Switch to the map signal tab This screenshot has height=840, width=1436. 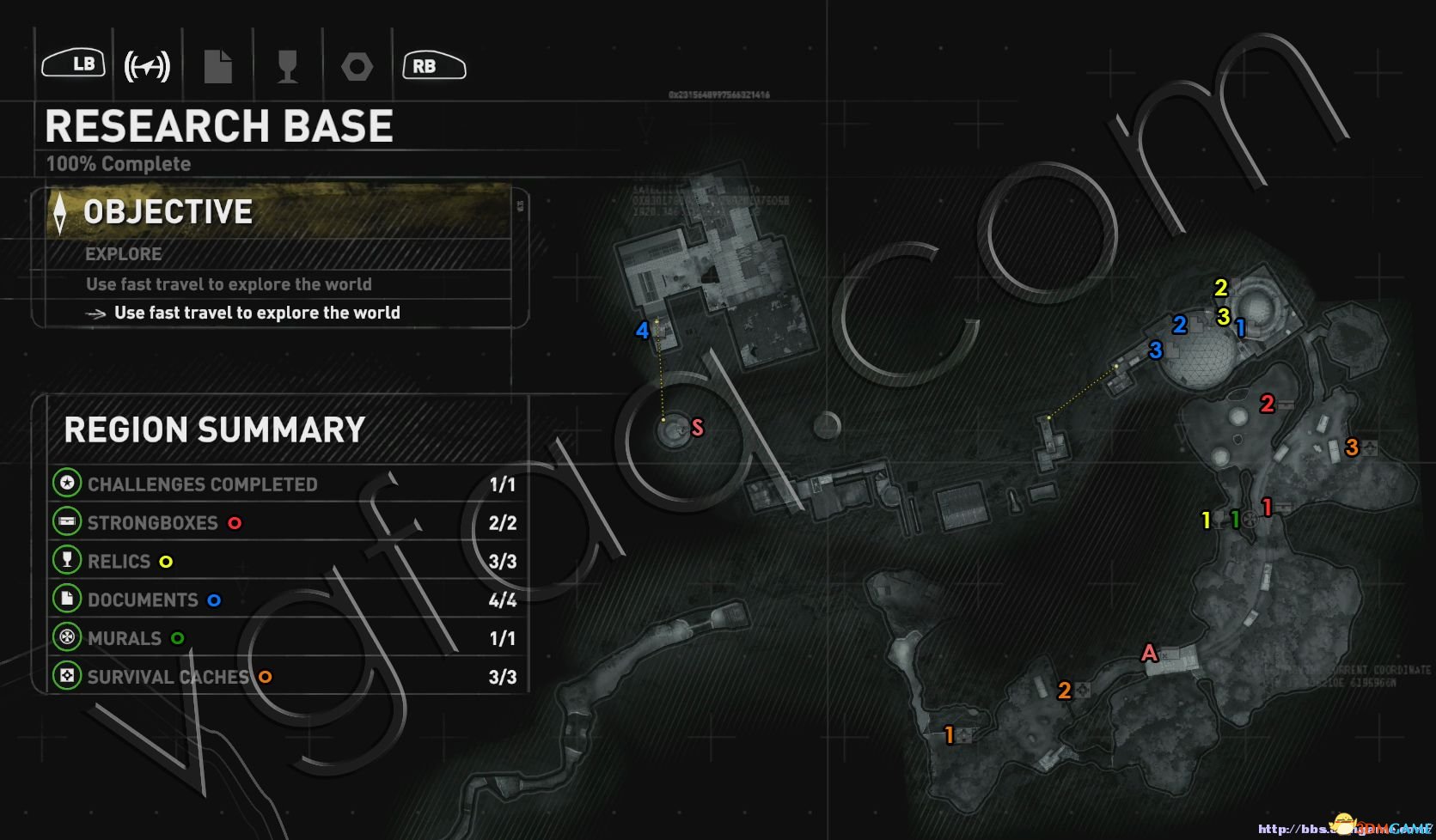[x=147, y=66]
